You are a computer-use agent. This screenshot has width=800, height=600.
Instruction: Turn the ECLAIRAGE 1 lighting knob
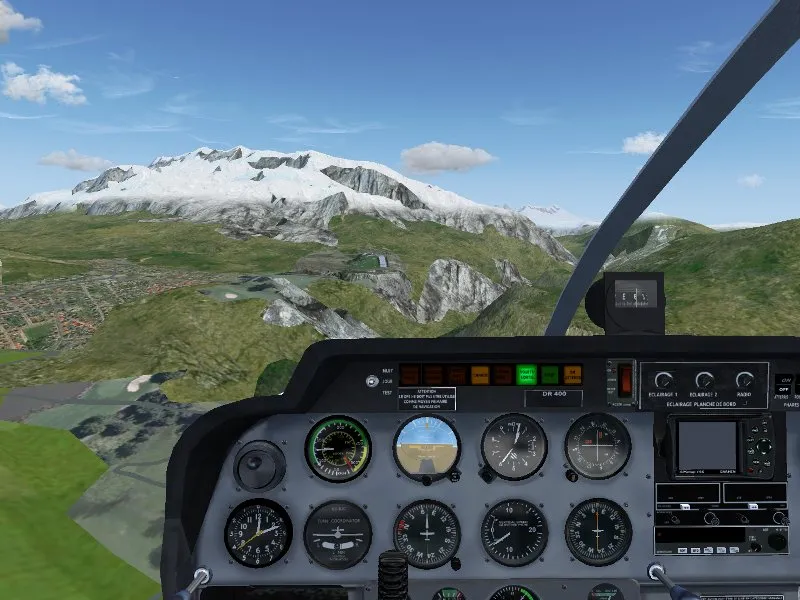coord(663,380)
